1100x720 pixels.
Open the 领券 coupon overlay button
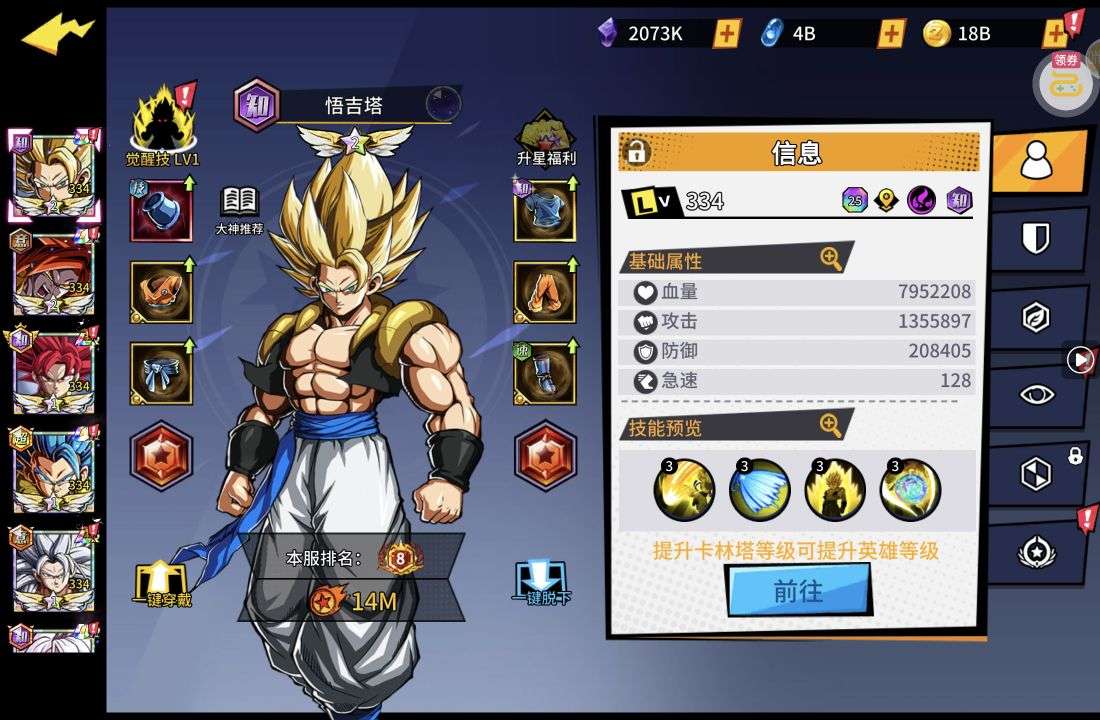1066,80
